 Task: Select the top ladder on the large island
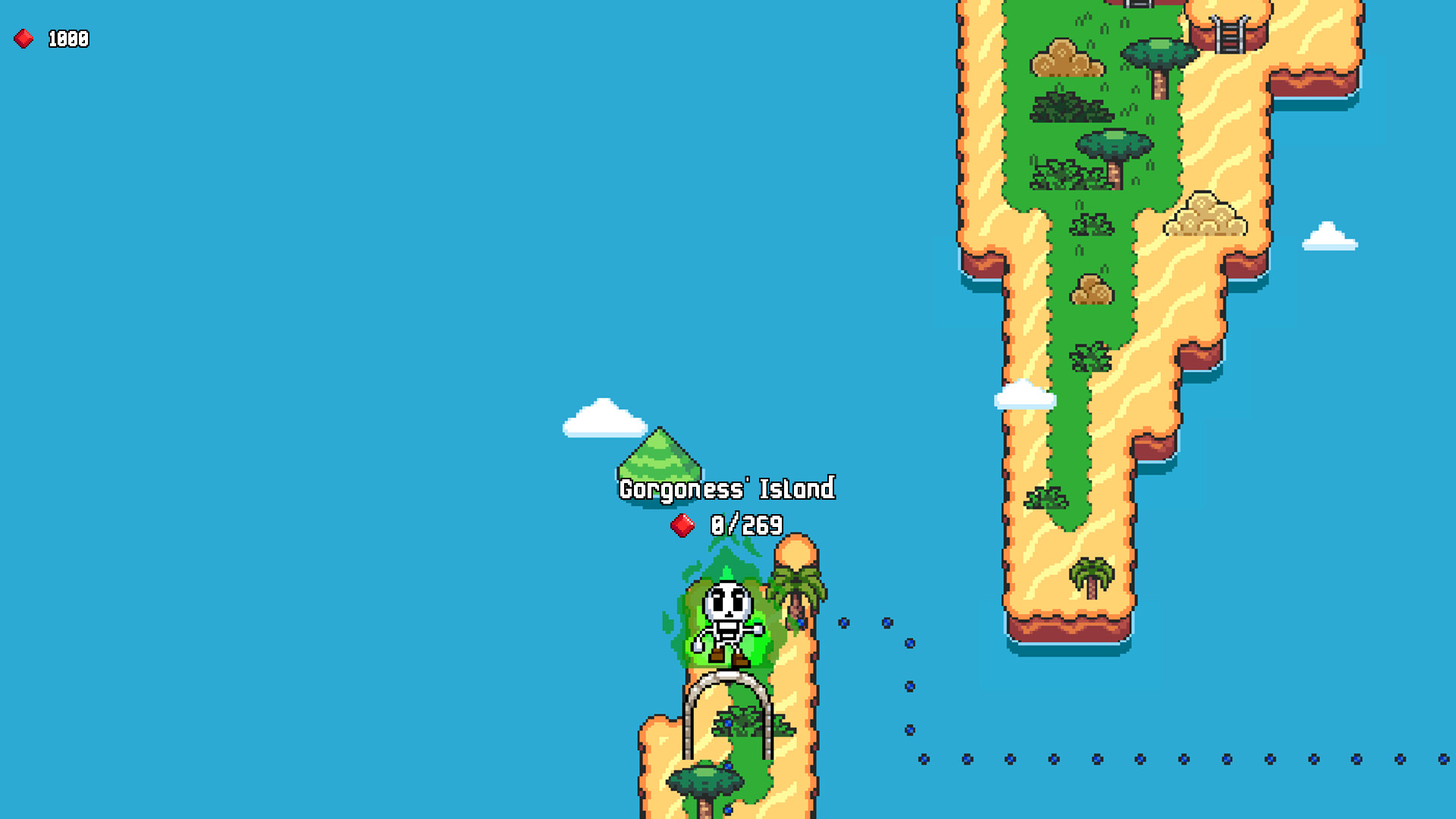[1137, 6]
